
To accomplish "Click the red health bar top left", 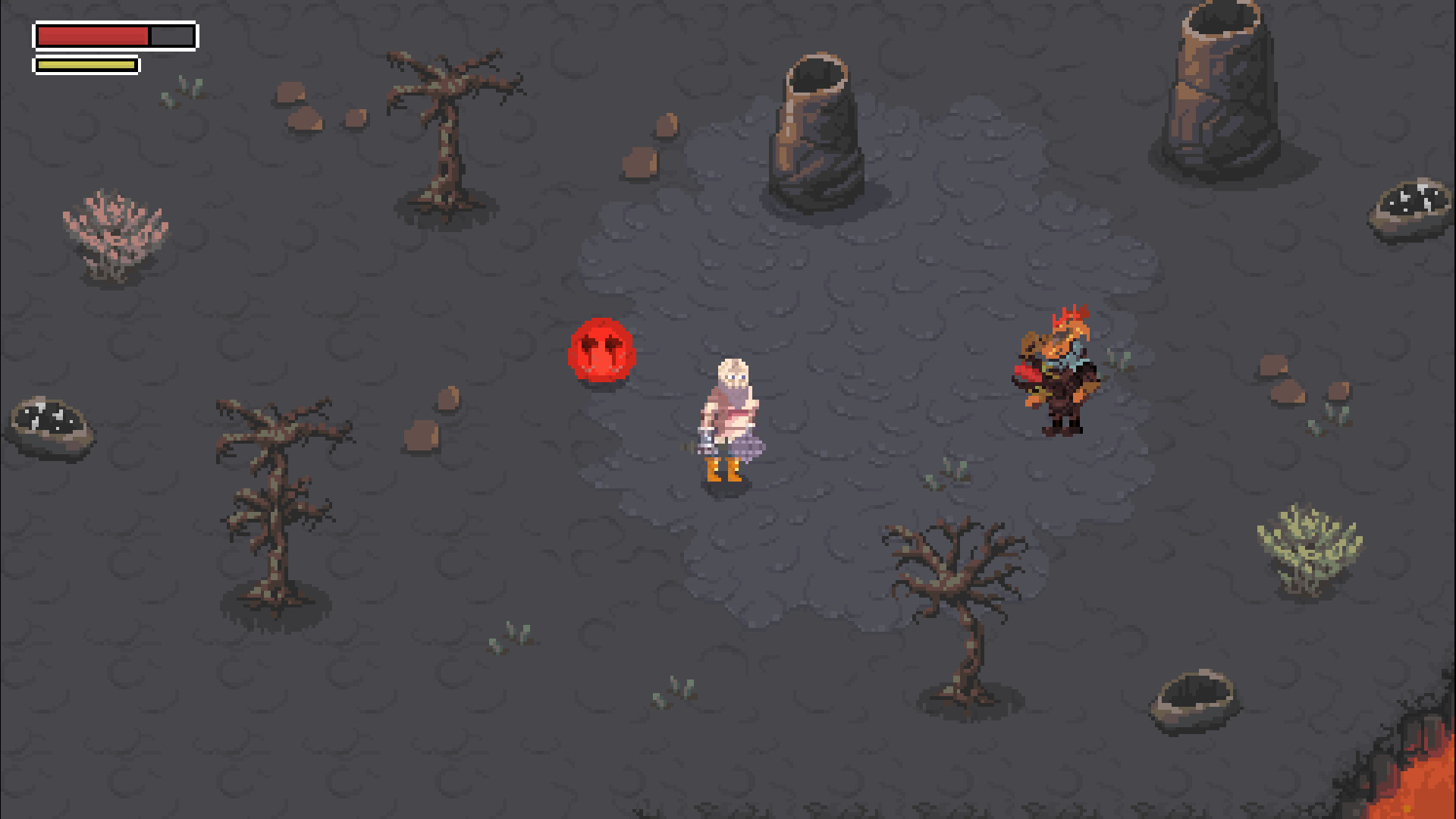I will [91, 35].
